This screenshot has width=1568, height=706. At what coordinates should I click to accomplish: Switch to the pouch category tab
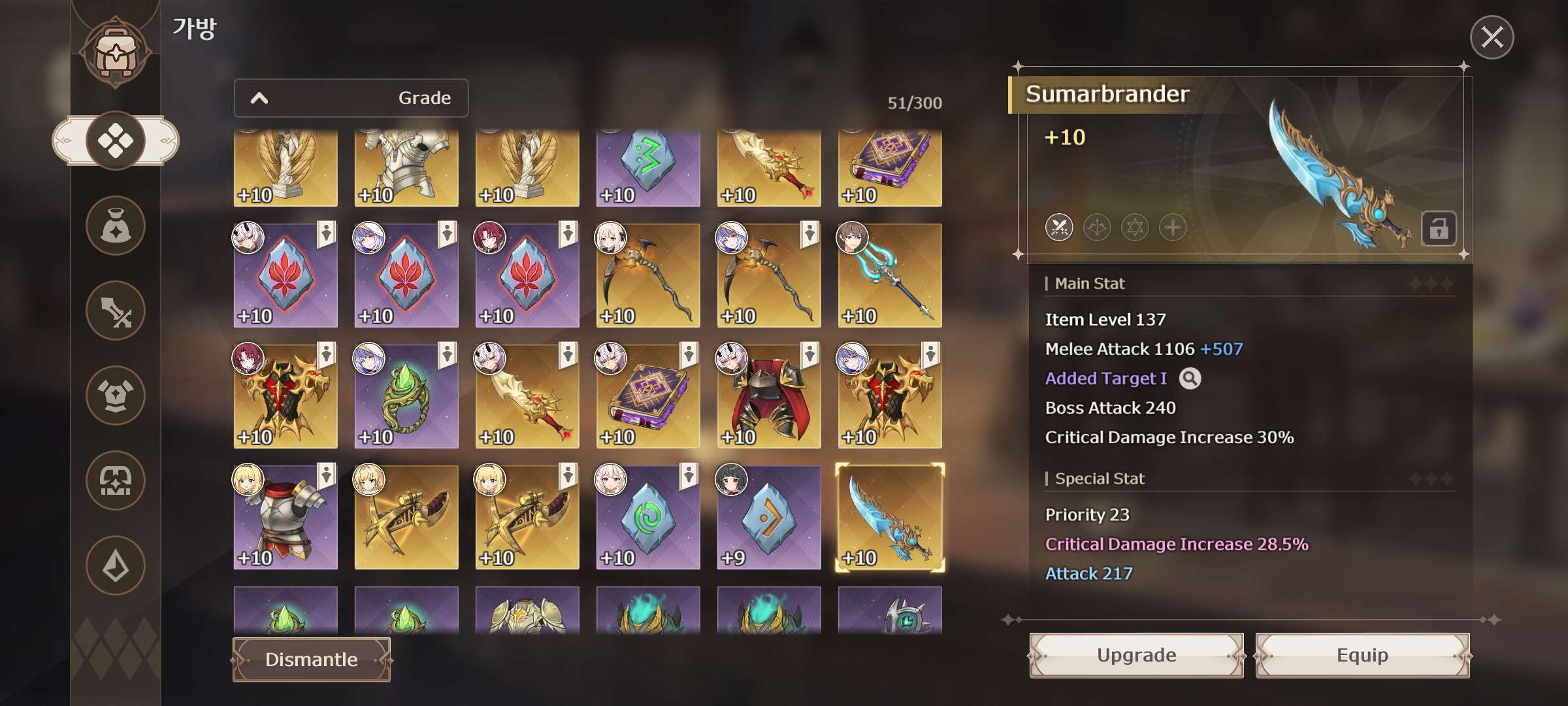pos(116,226)
